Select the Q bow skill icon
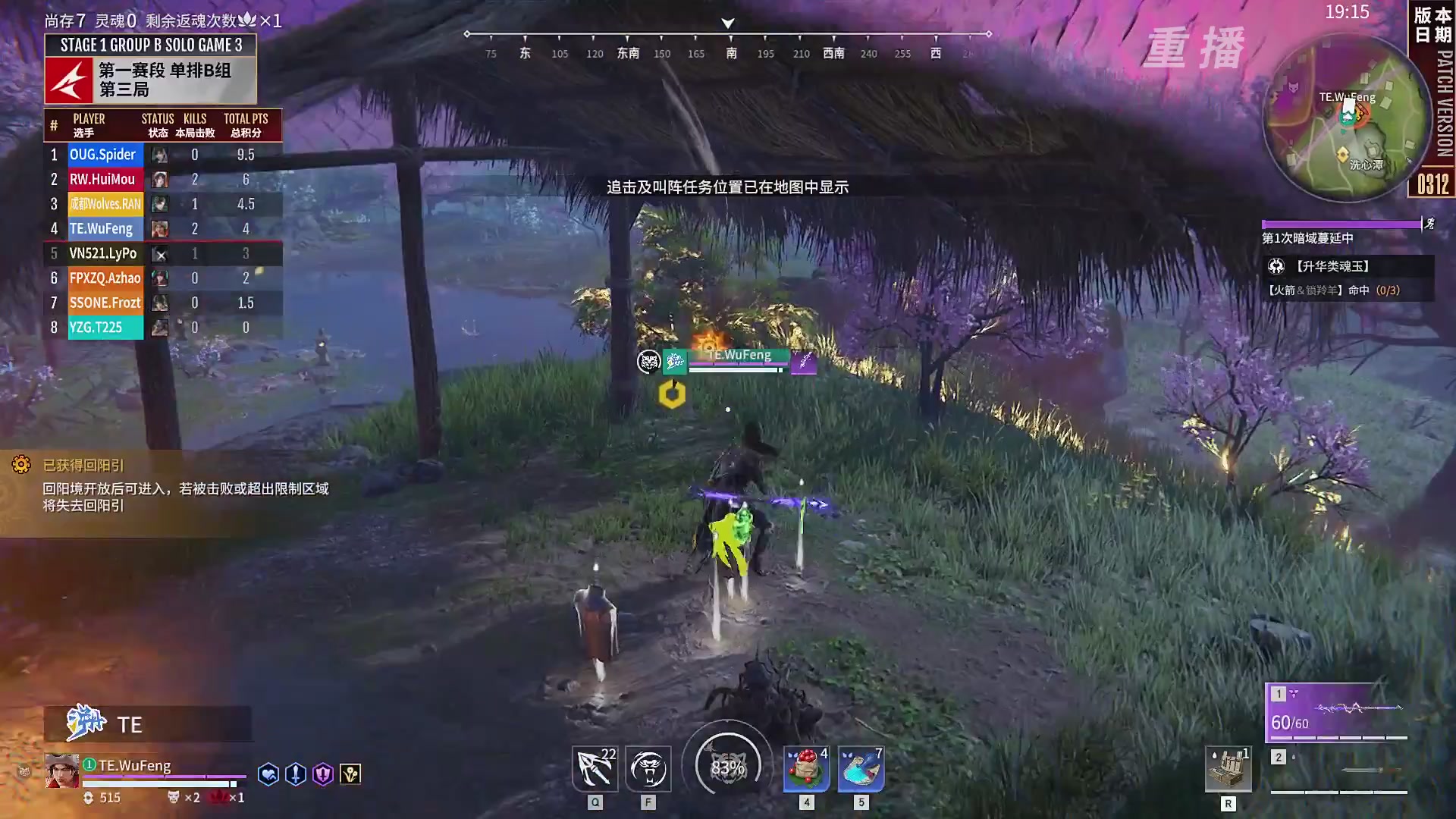 point(595,768)
